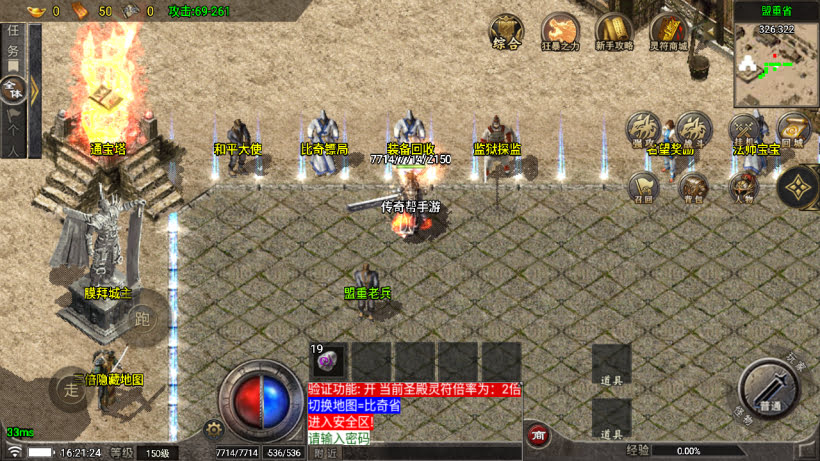The height and width of the screenshot is (461, 820).
Task: Toggle the 跑 run button
Action: pos(142,322)
